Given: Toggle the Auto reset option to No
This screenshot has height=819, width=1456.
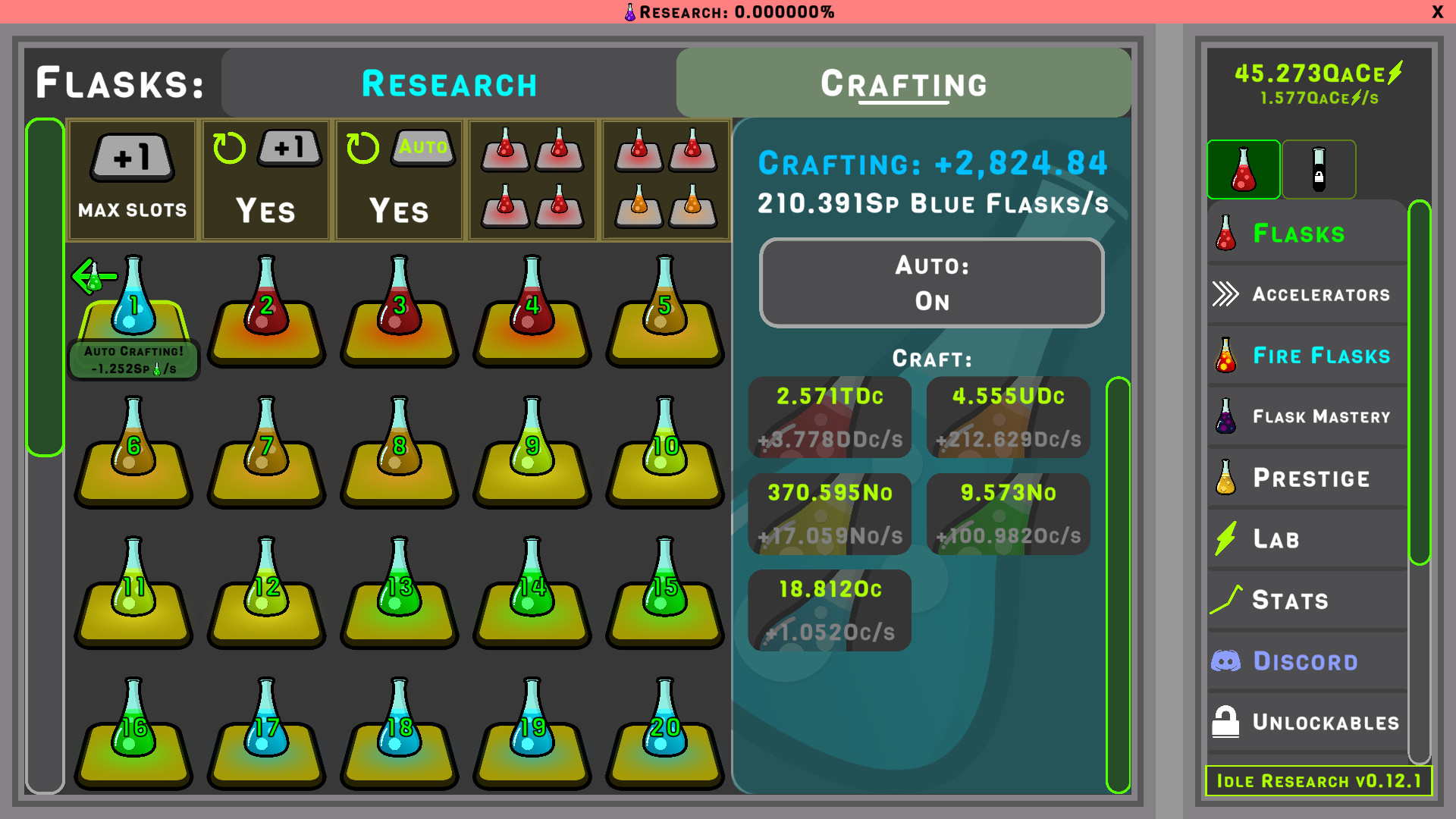Looking at the screenshot, I should point(398,180).
